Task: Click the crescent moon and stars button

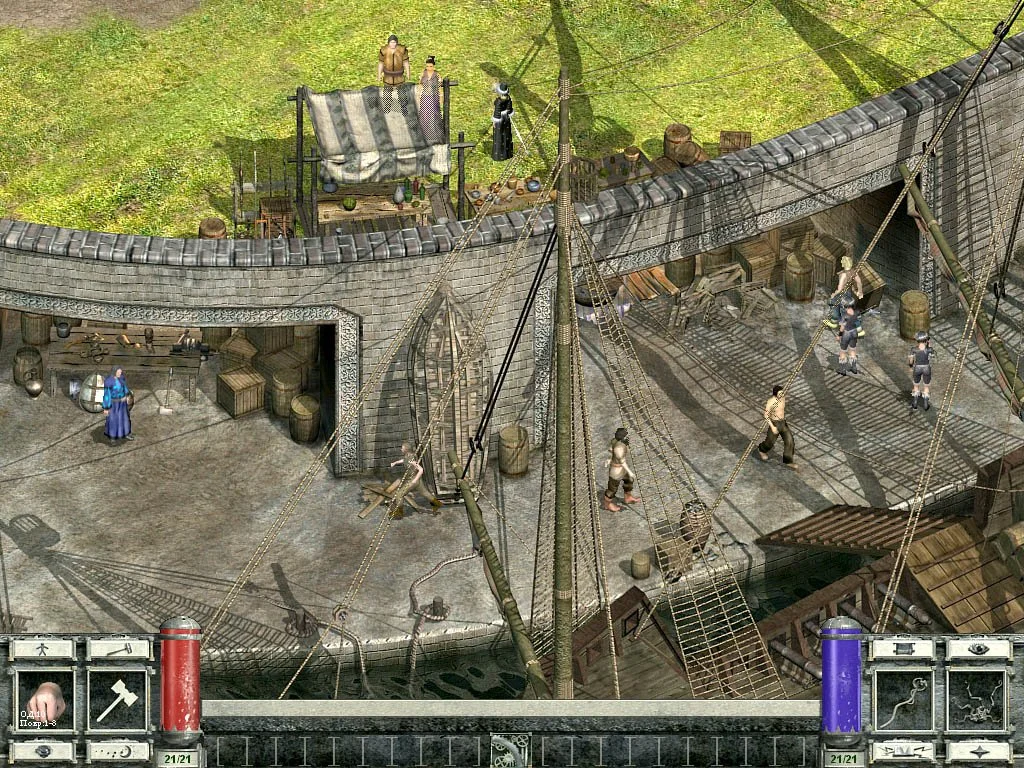Action: [118, 751]
